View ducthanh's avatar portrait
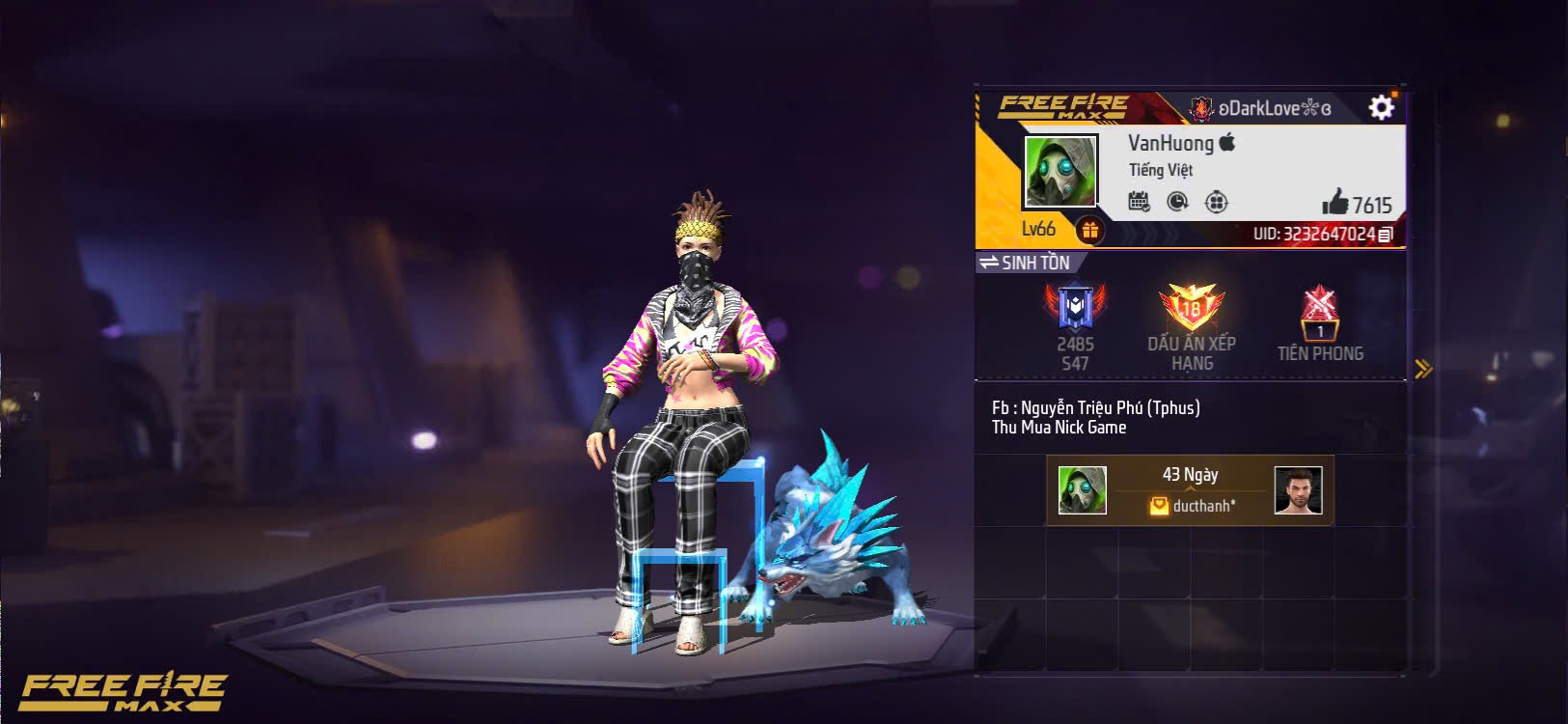1568x724 pixels. click(1298, 490)
